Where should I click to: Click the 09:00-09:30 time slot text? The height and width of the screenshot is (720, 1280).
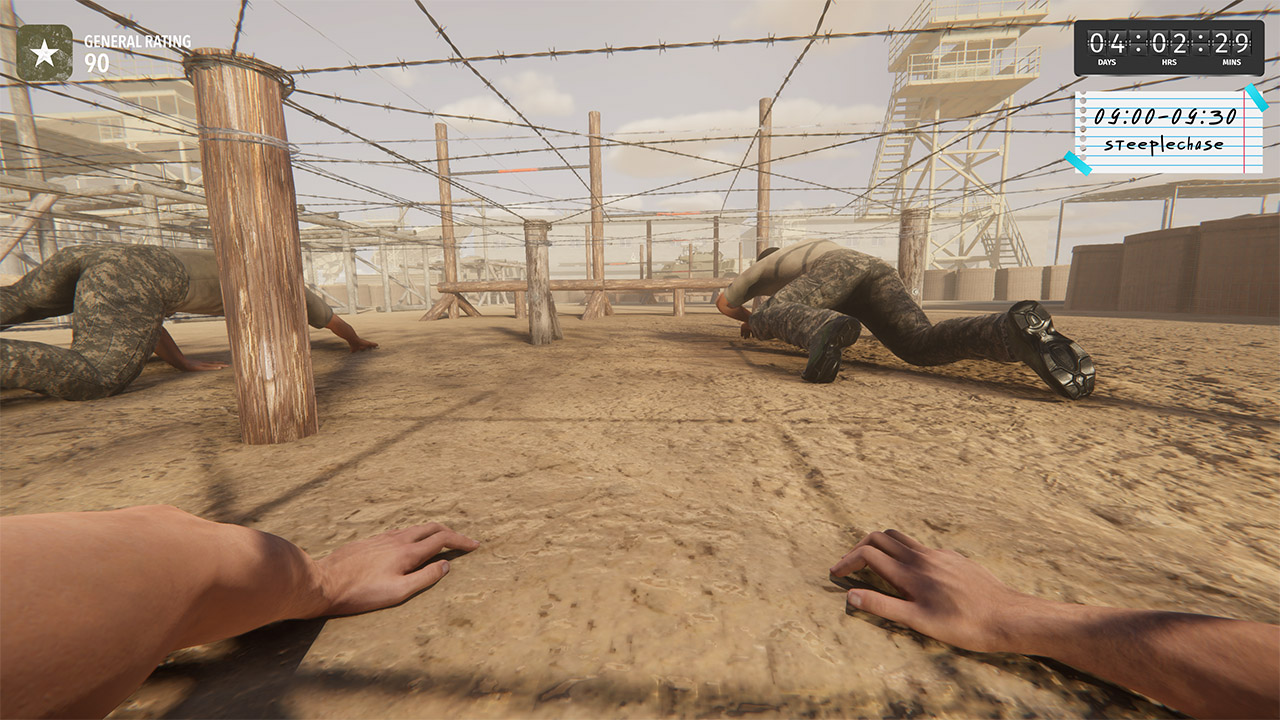tap(1166, 117)
